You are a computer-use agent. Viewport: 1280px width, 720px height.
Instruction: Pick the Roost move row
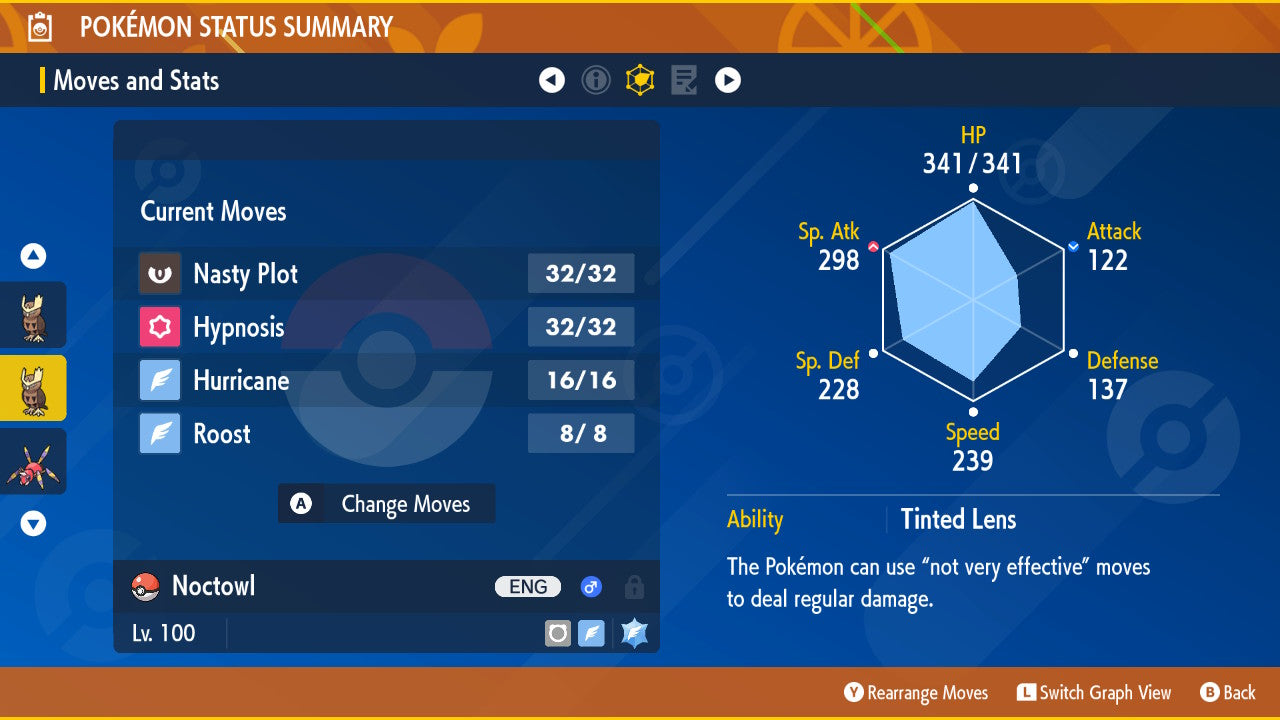point(386,434)
